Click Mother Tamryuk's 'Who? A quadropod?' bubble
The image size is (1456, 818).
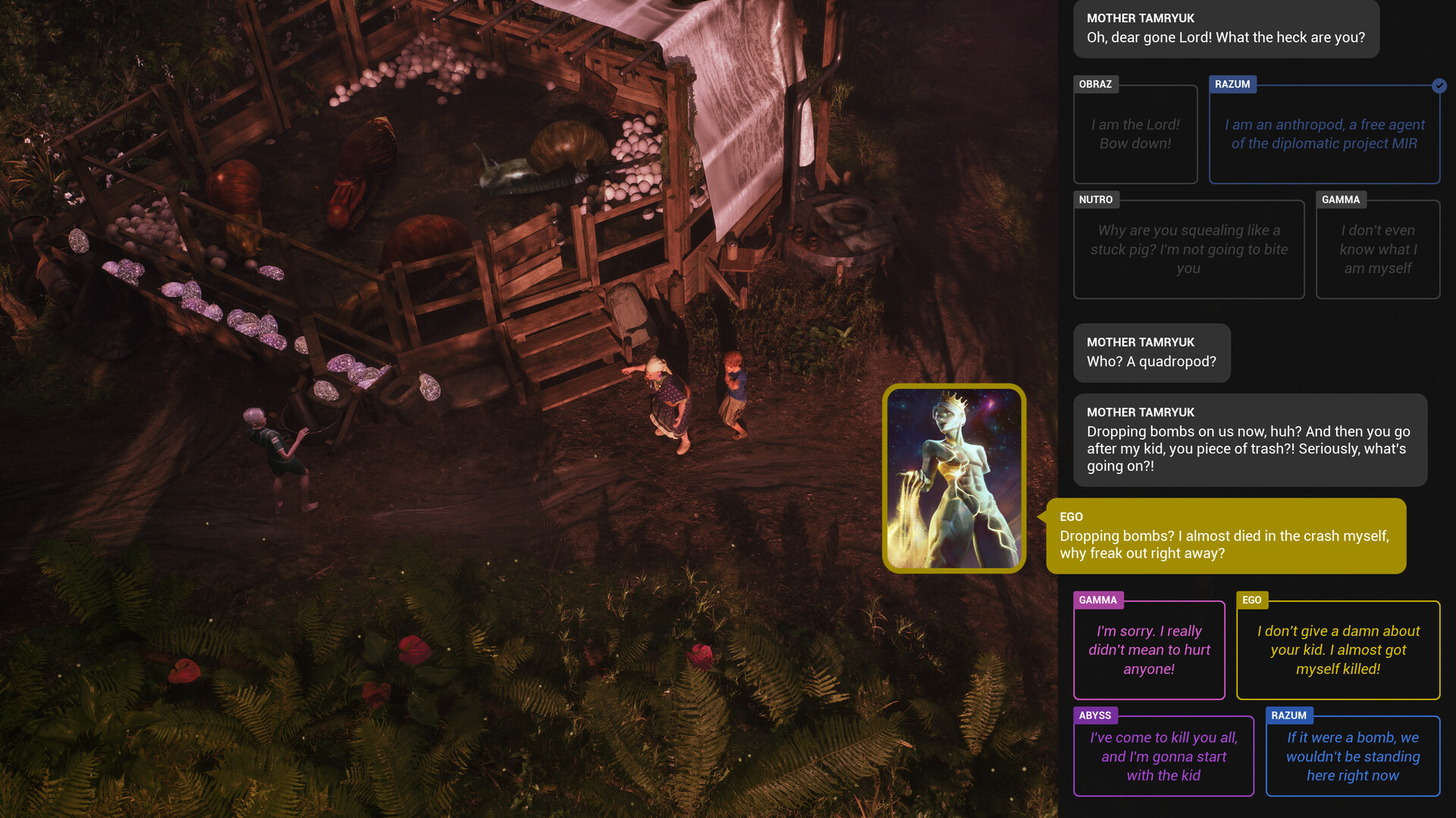[x=1152, y=353]
